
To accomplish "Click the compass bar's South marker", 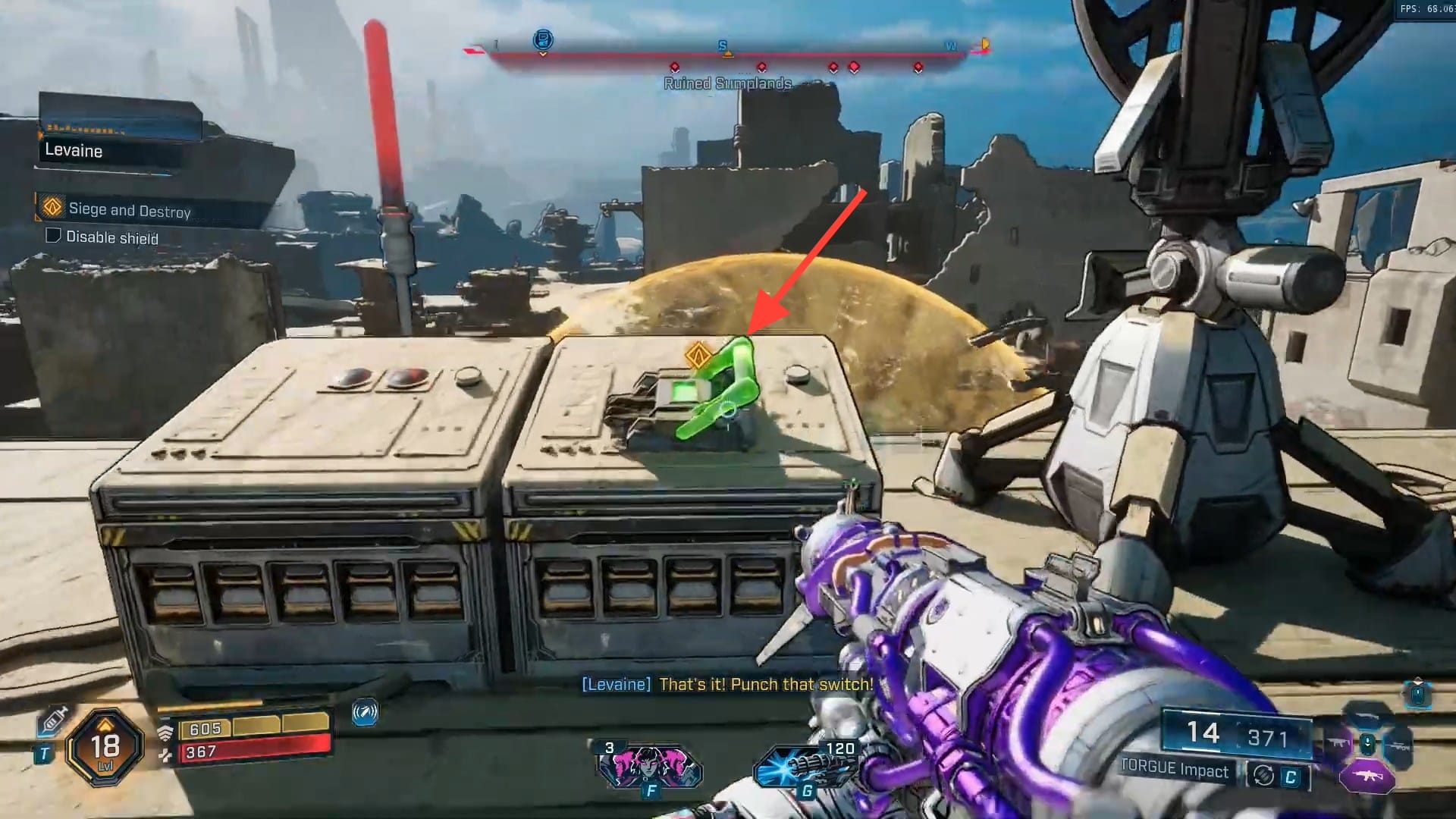I will (x=723, y=46).
